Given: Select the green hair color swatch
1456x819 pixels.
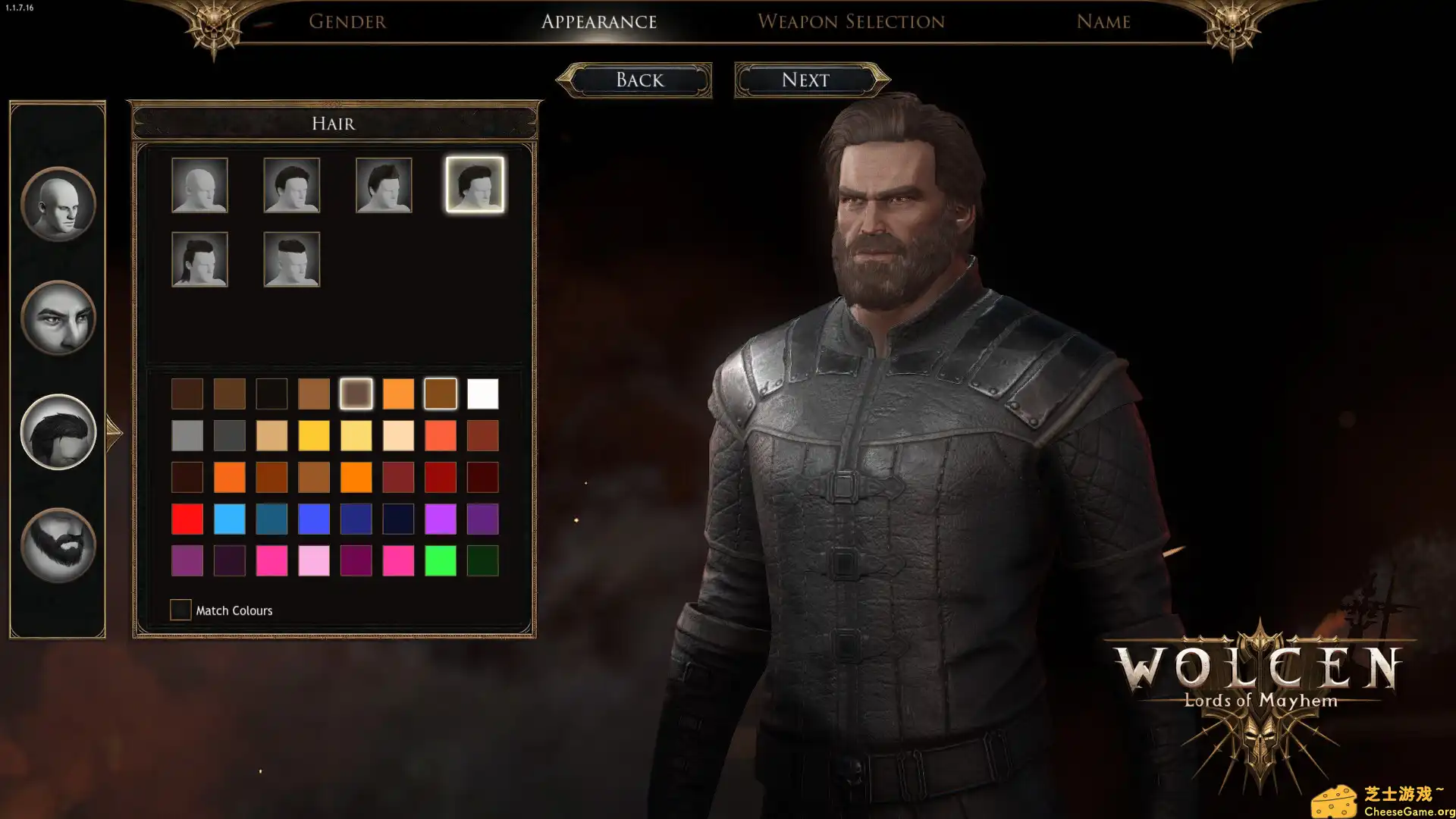Looking at the screenshot, I should 441,560.
